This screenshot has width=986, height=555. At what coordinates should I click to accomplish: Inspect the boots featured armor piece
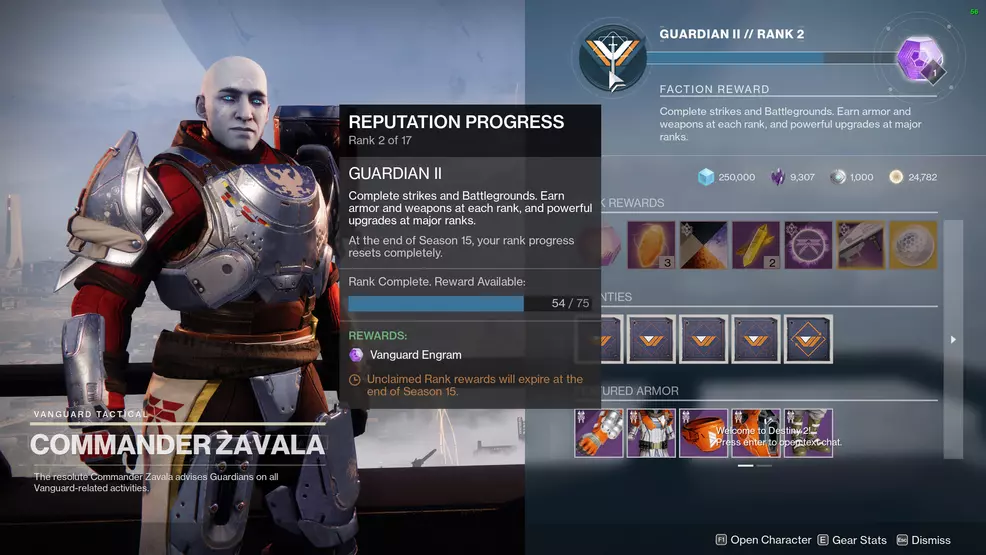click(x=808, y=433)
